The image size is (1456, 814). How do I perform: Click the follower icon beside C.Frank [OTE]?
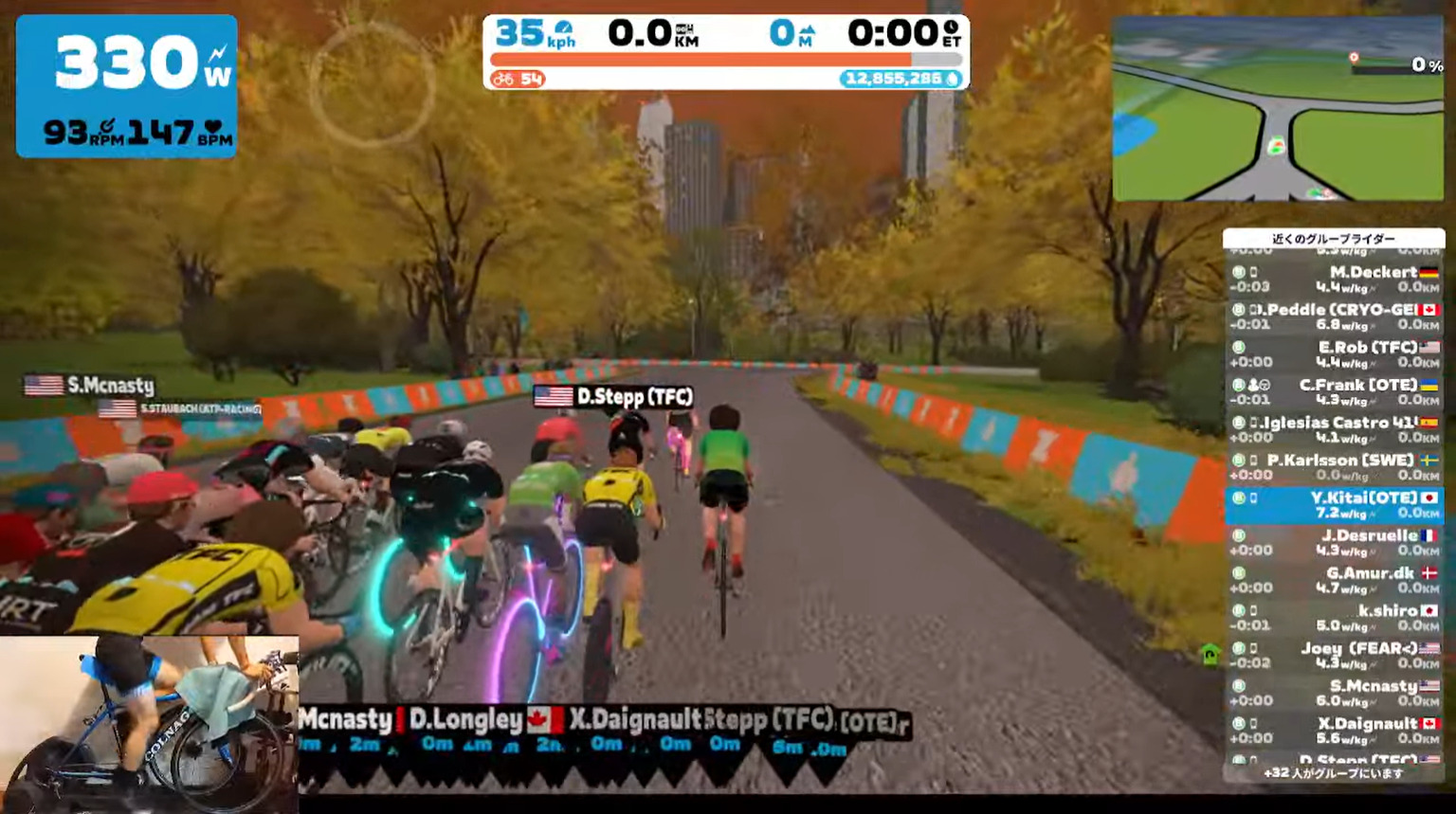(x=1253, y=385)
